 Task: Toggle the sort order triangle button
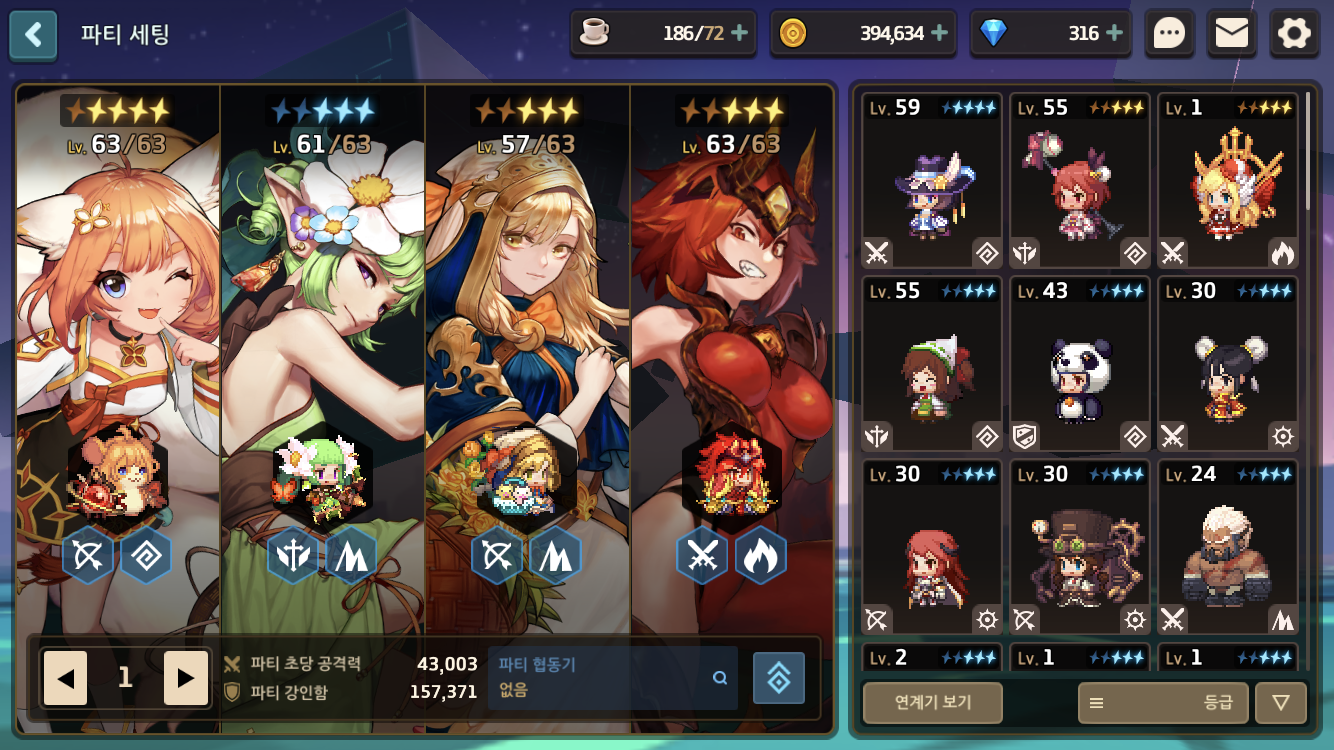tap(1281, 702)
